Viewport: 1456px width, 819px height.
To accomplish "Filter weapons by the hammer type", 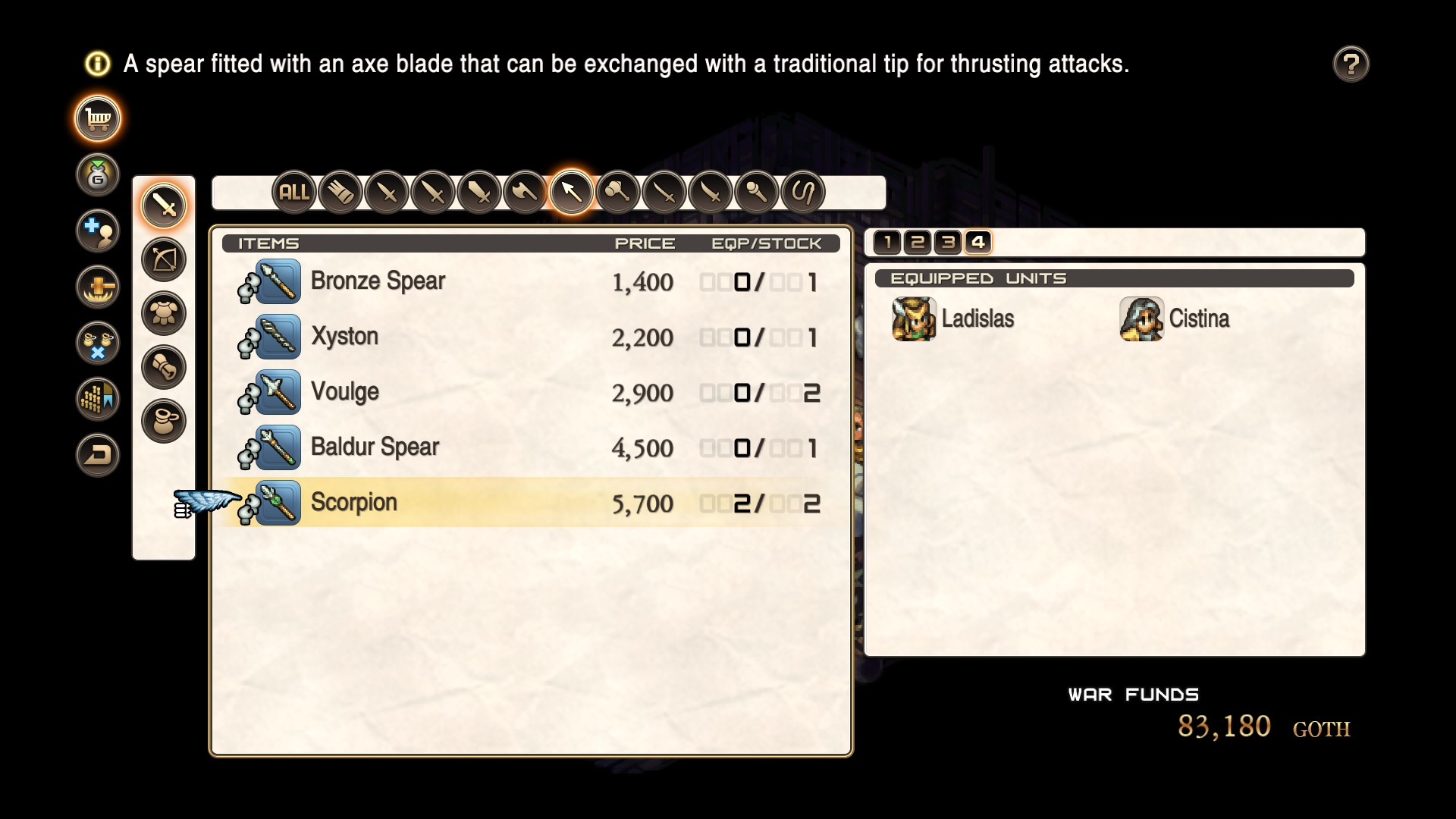I will point(617,193).
